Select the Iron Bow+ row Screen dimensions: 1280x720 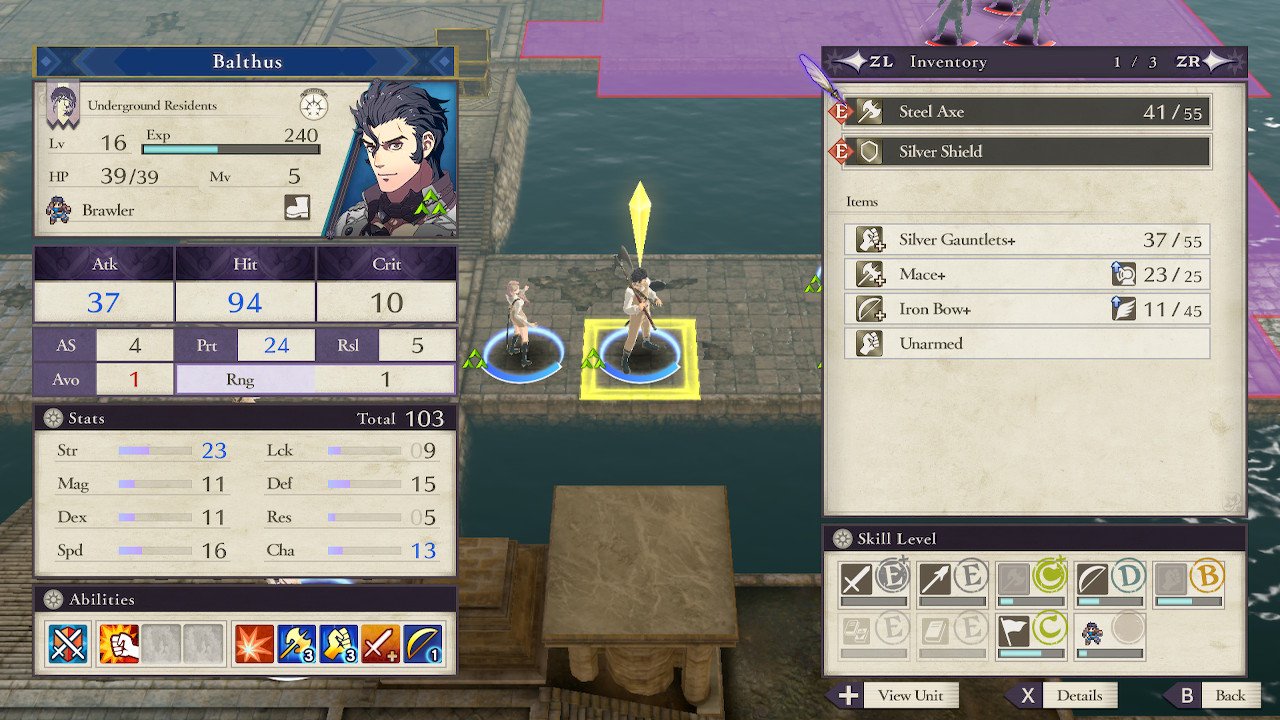1027,309
